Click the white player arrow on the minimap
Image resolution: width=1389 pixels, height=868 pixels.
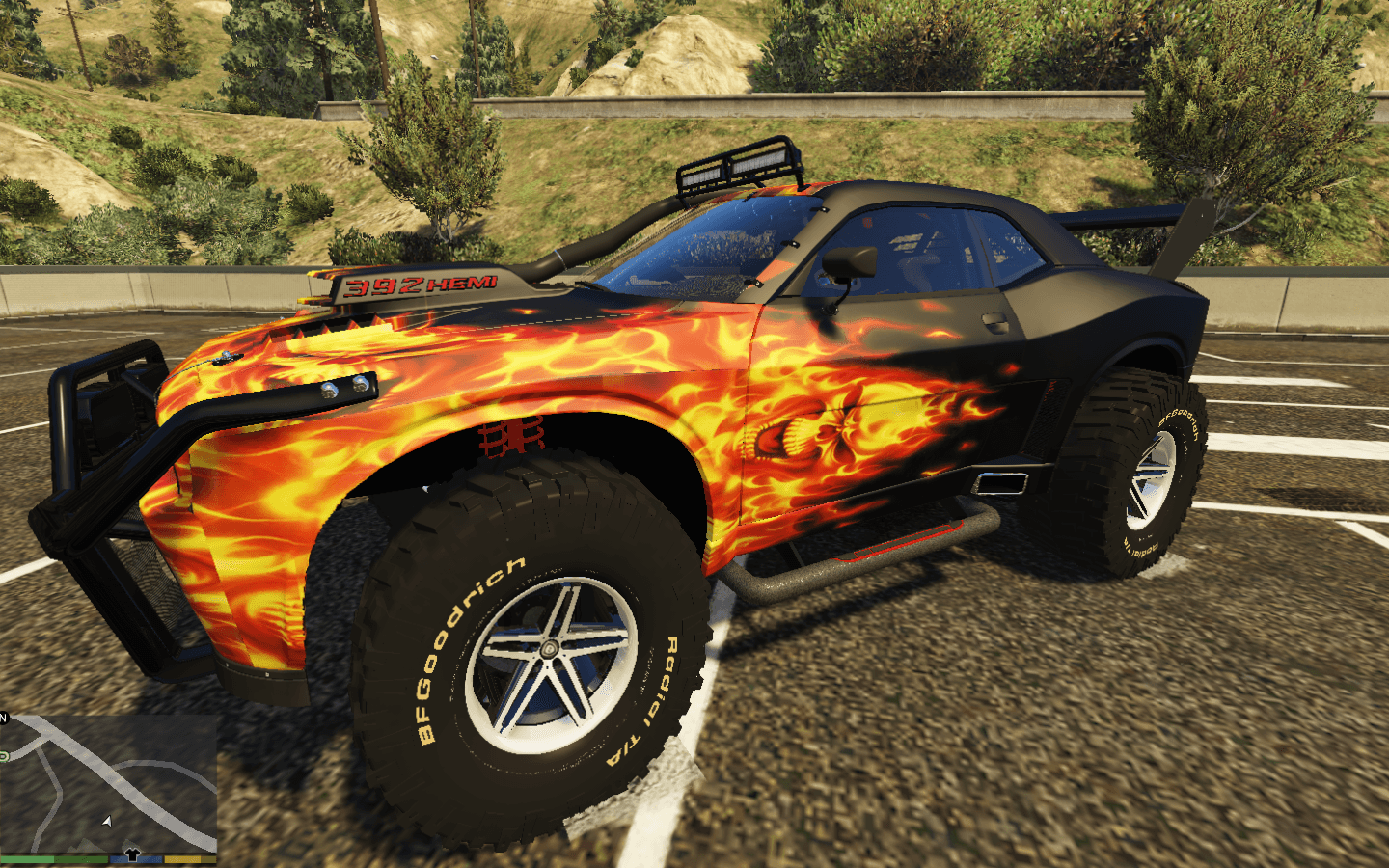[107, 822]
